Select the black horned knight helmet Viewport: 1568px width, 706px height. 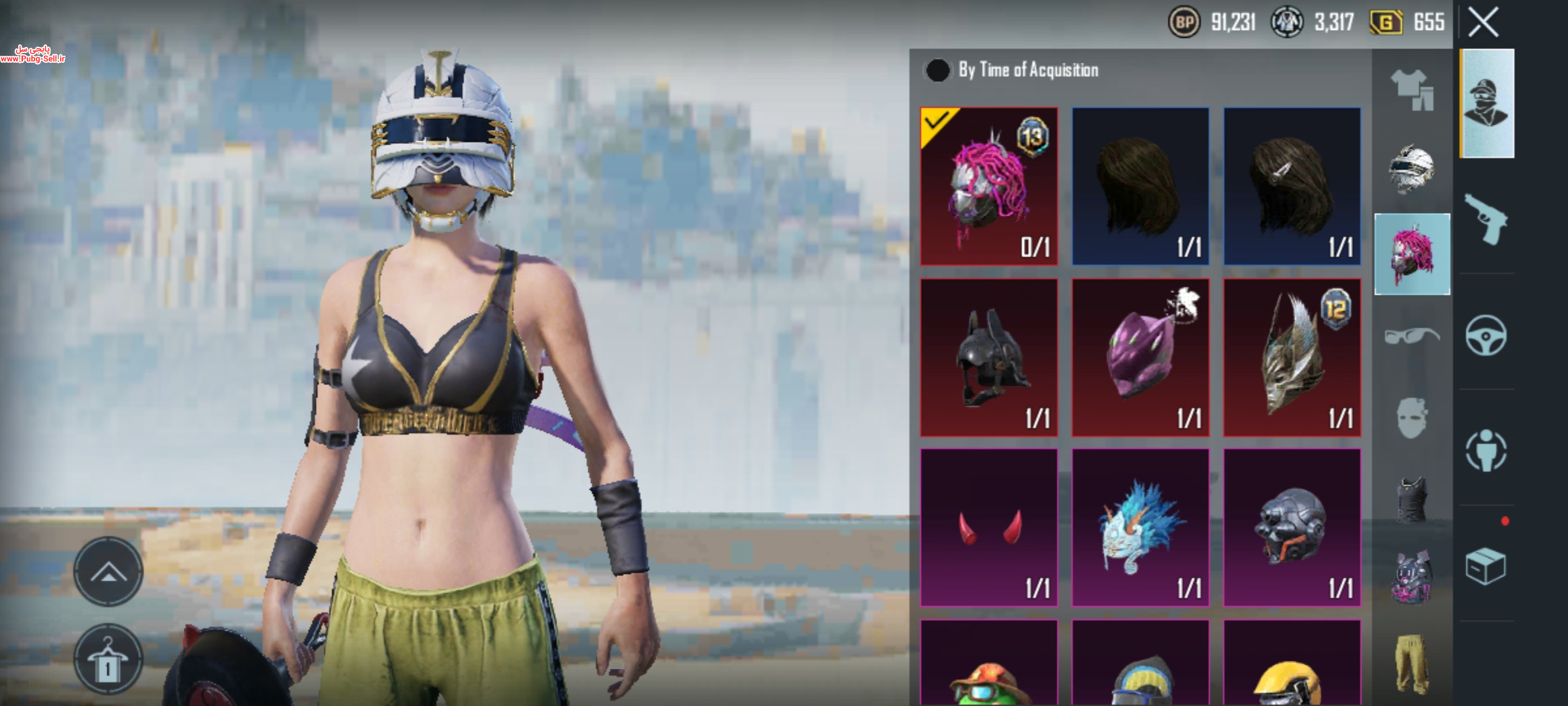pos(988,358)
